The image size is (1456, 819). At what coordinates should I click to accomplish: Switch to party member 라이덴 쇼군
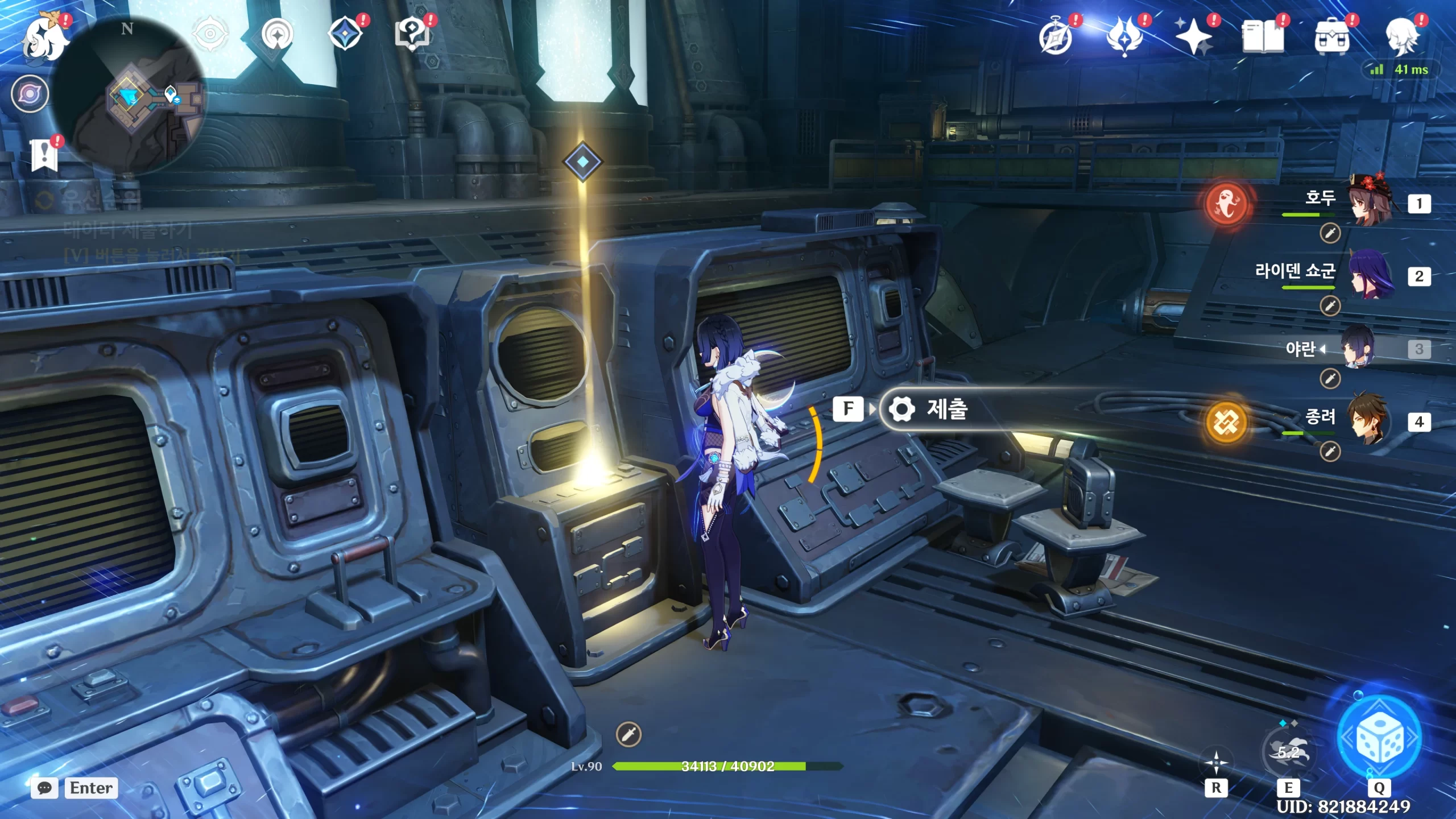[1370, 276]
